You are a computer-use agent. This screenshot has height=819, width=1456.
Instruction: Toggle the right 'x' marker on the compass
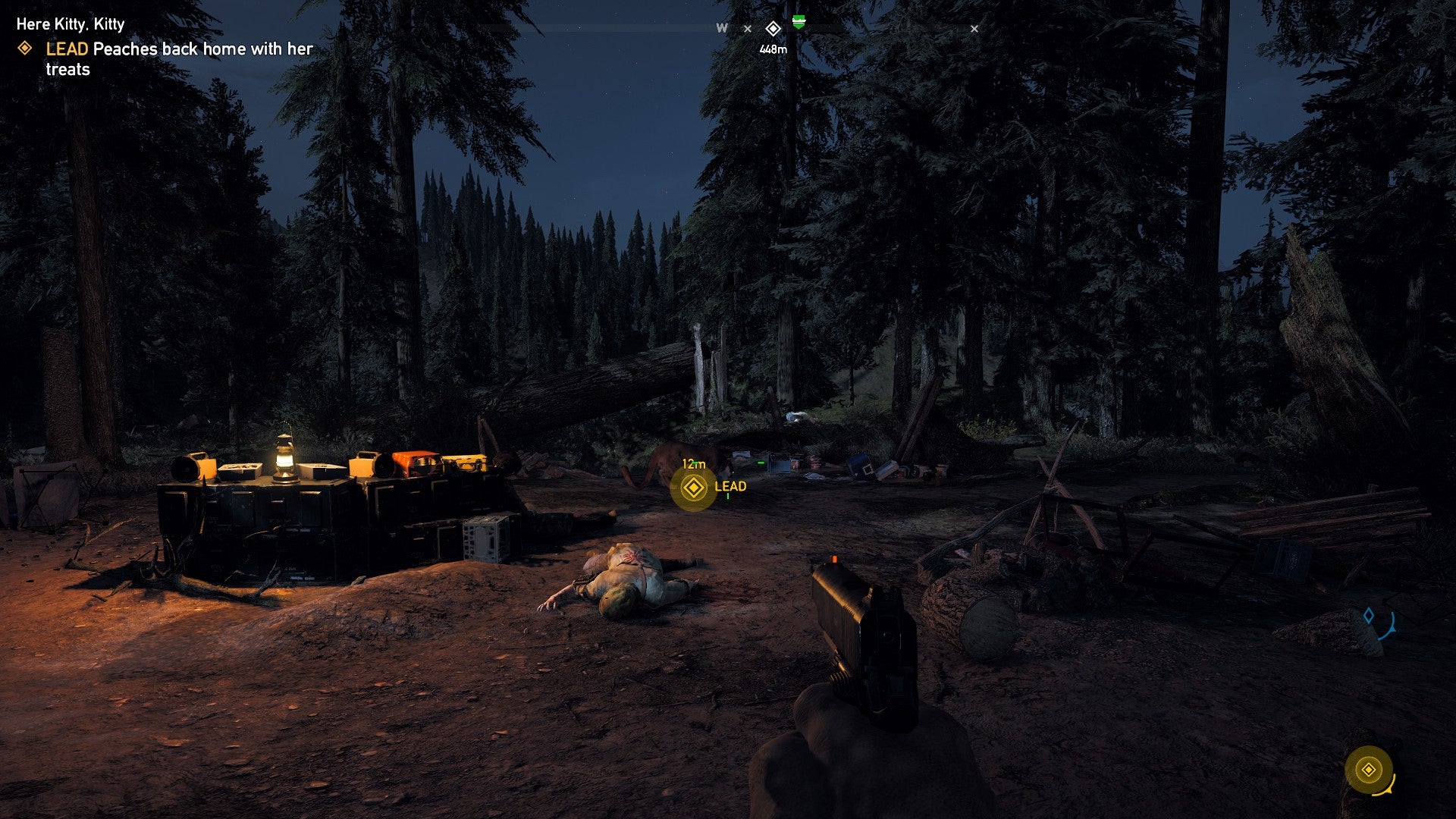click(974, 29)
